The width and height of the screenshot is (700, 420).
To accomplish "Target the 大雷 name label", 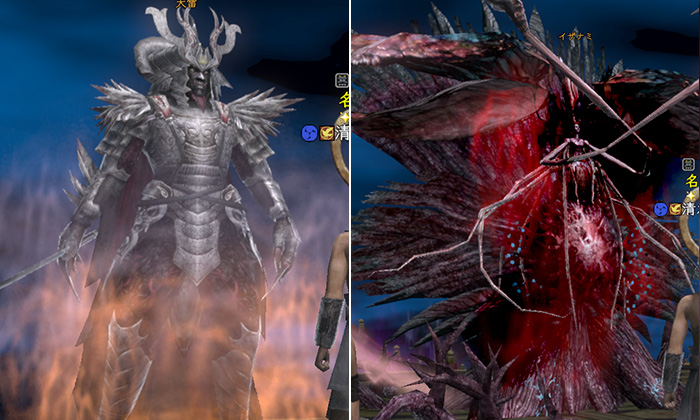I will pyautogui.click(x=186, y=4).
